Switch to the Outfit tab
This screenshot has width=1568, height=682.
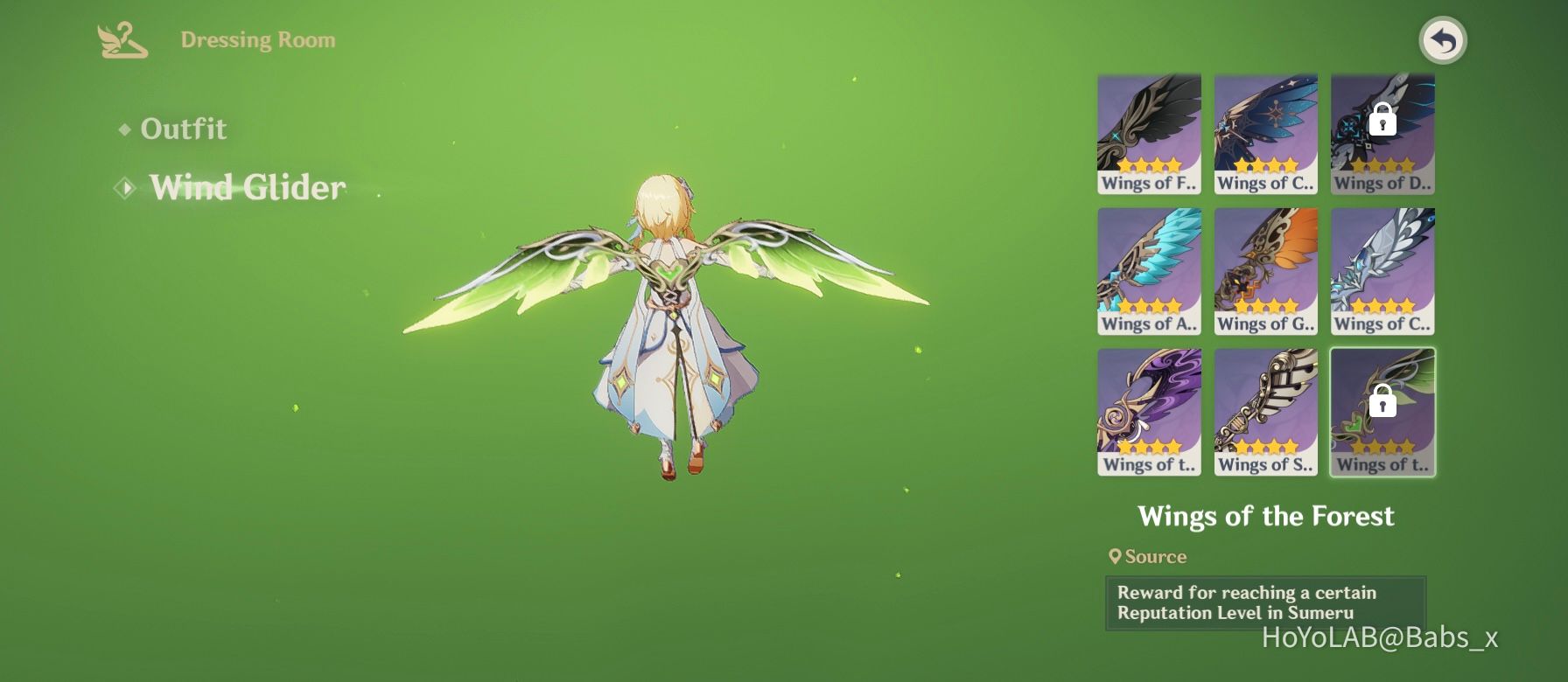pyautogui.click(x=184, y=129)
